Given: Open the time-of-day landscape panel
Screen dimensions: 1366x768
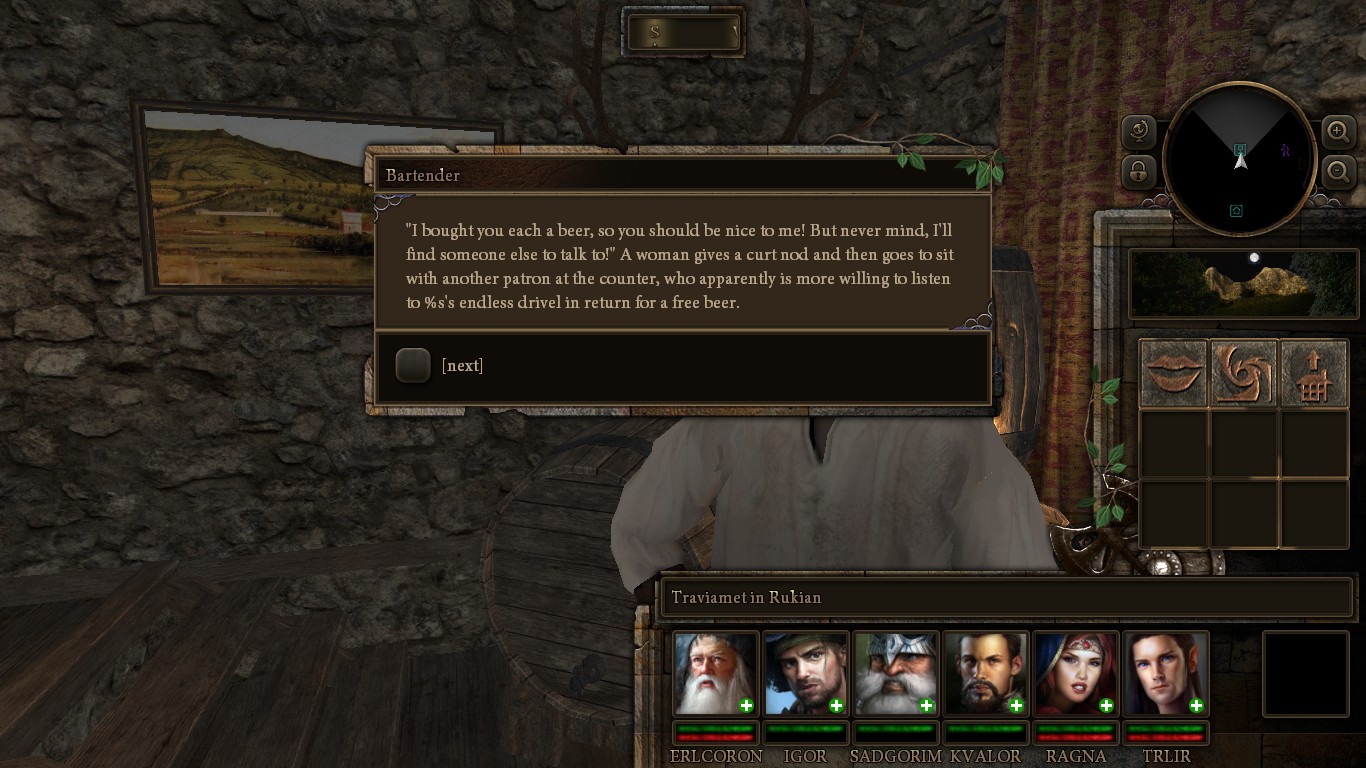Looking at the screenshot, I should [x=1243, y=284].
